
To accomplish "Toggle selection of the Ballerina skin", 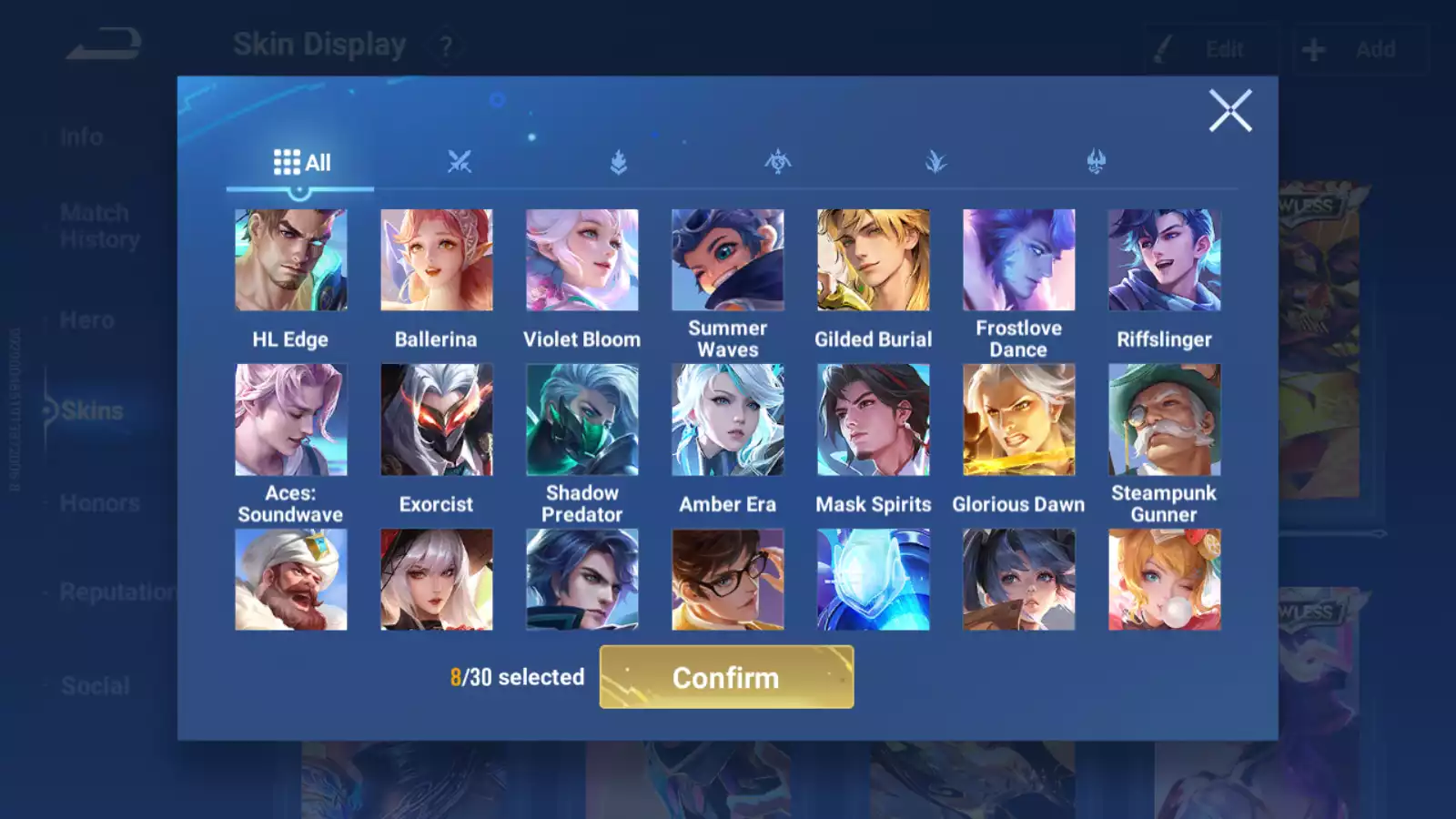I will 437,259.
